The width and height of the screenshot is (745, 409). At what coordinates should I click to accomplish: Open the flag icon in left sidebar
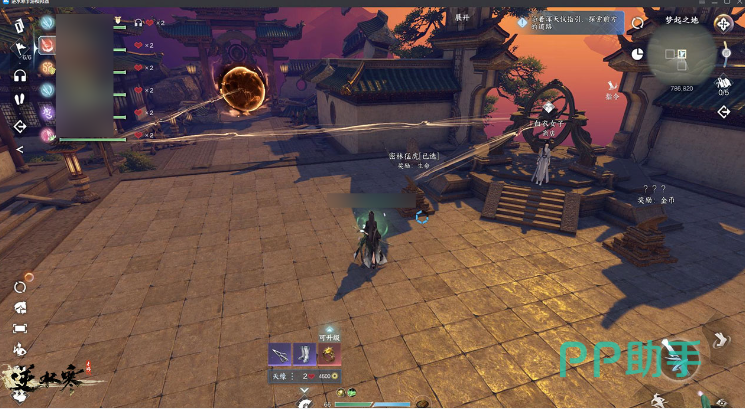20,47
